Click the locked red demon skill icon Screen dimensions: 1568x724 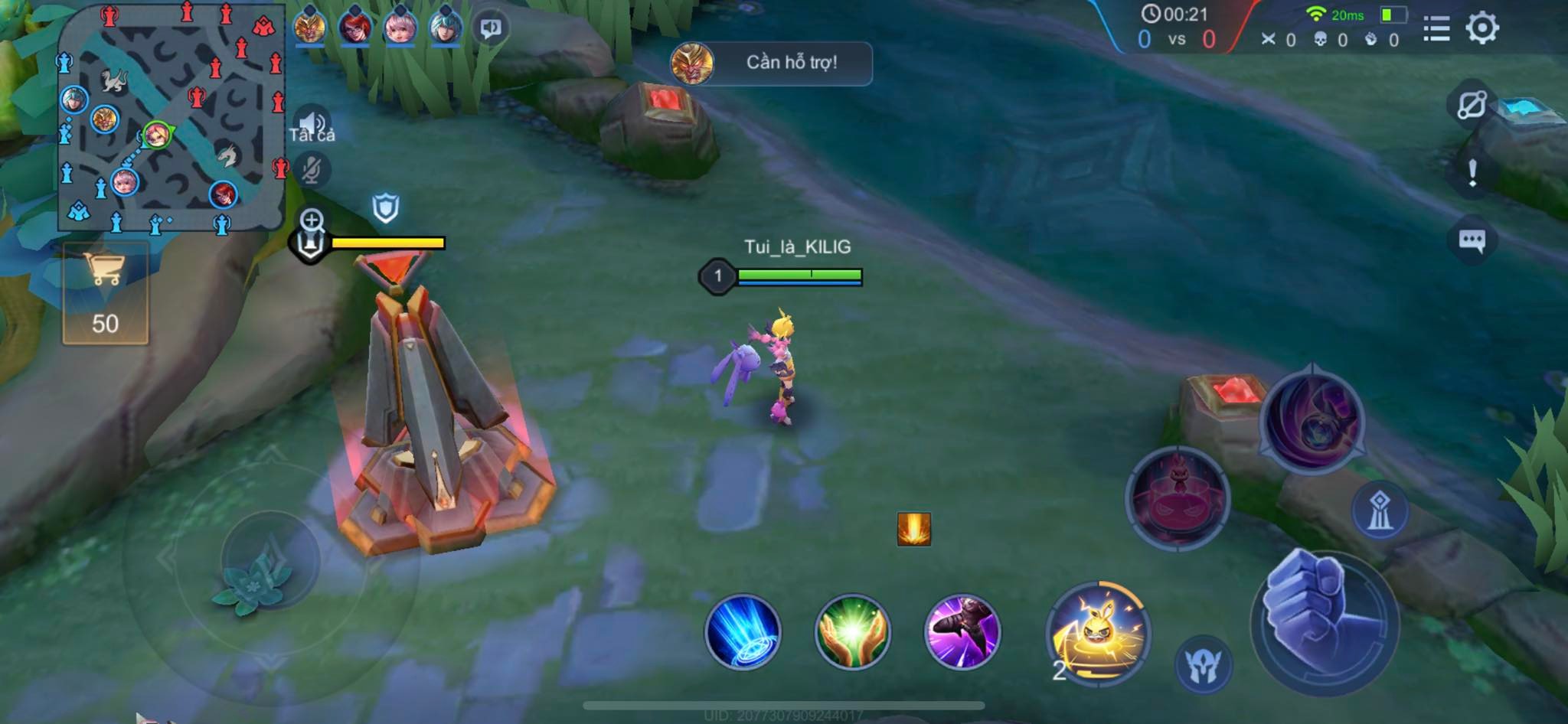coord(1178,497)
